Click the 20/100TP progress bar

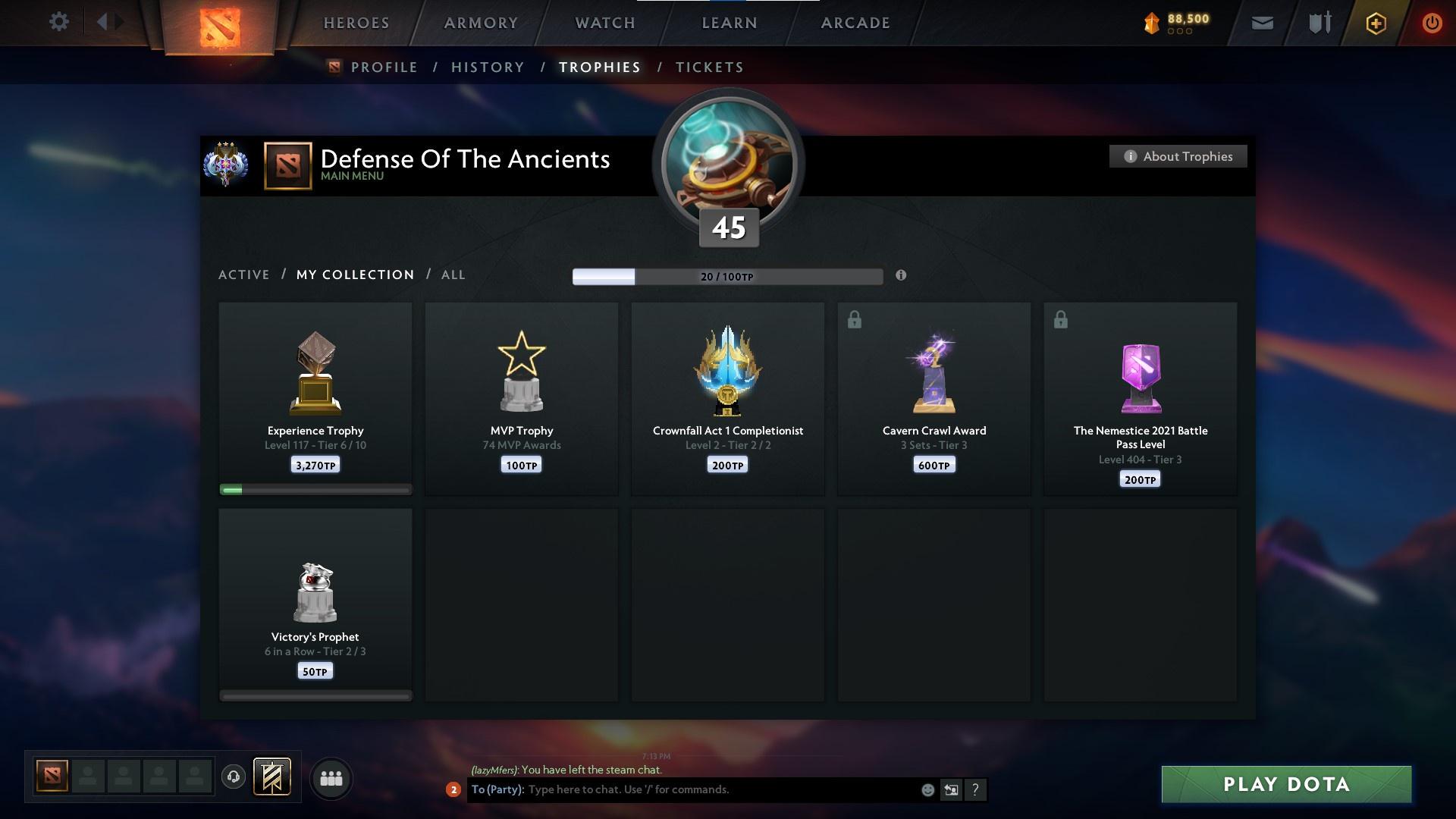(726, 277)
